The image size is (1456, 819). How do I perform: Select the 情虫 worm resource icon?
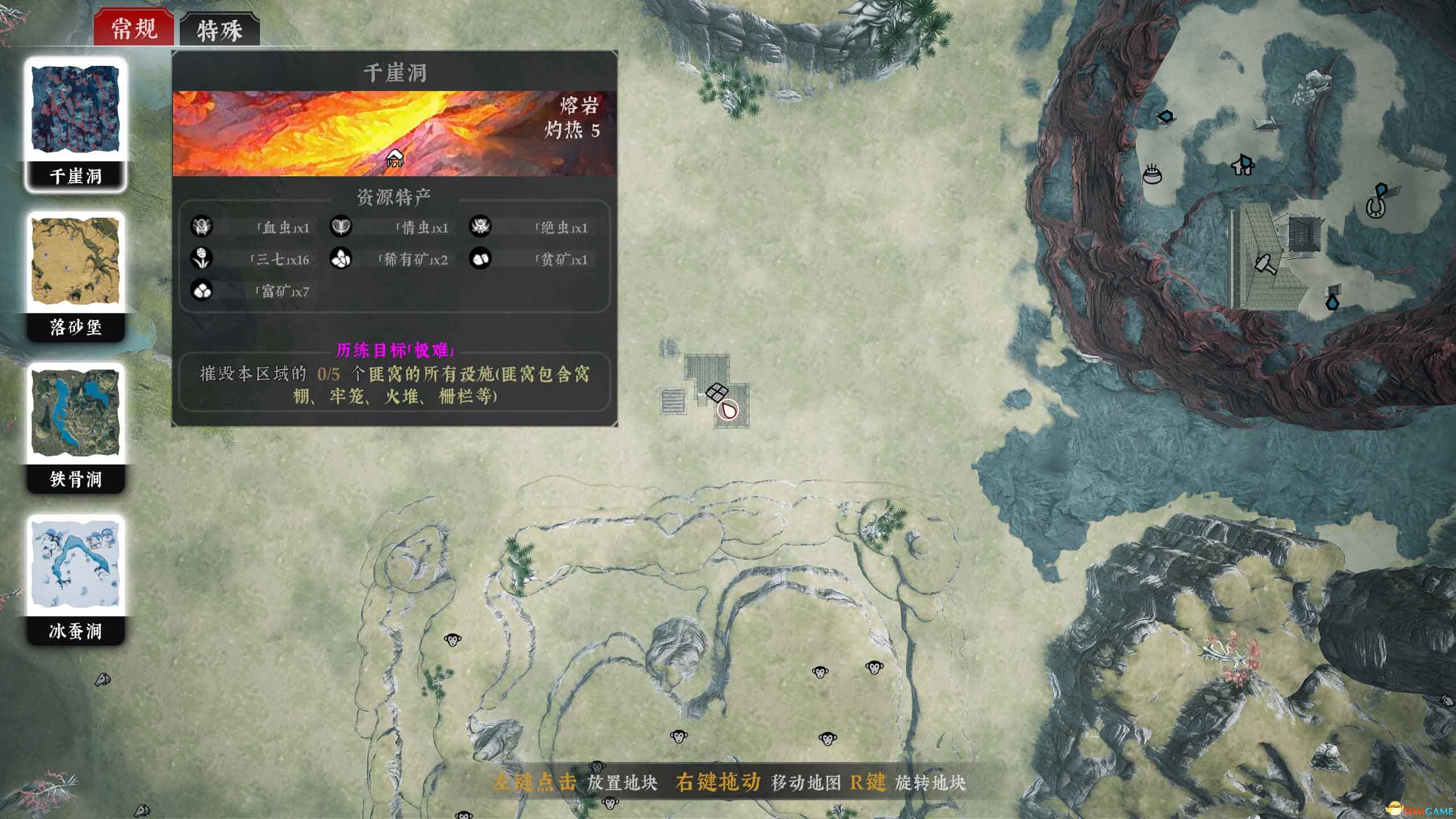tap(342, 227)
